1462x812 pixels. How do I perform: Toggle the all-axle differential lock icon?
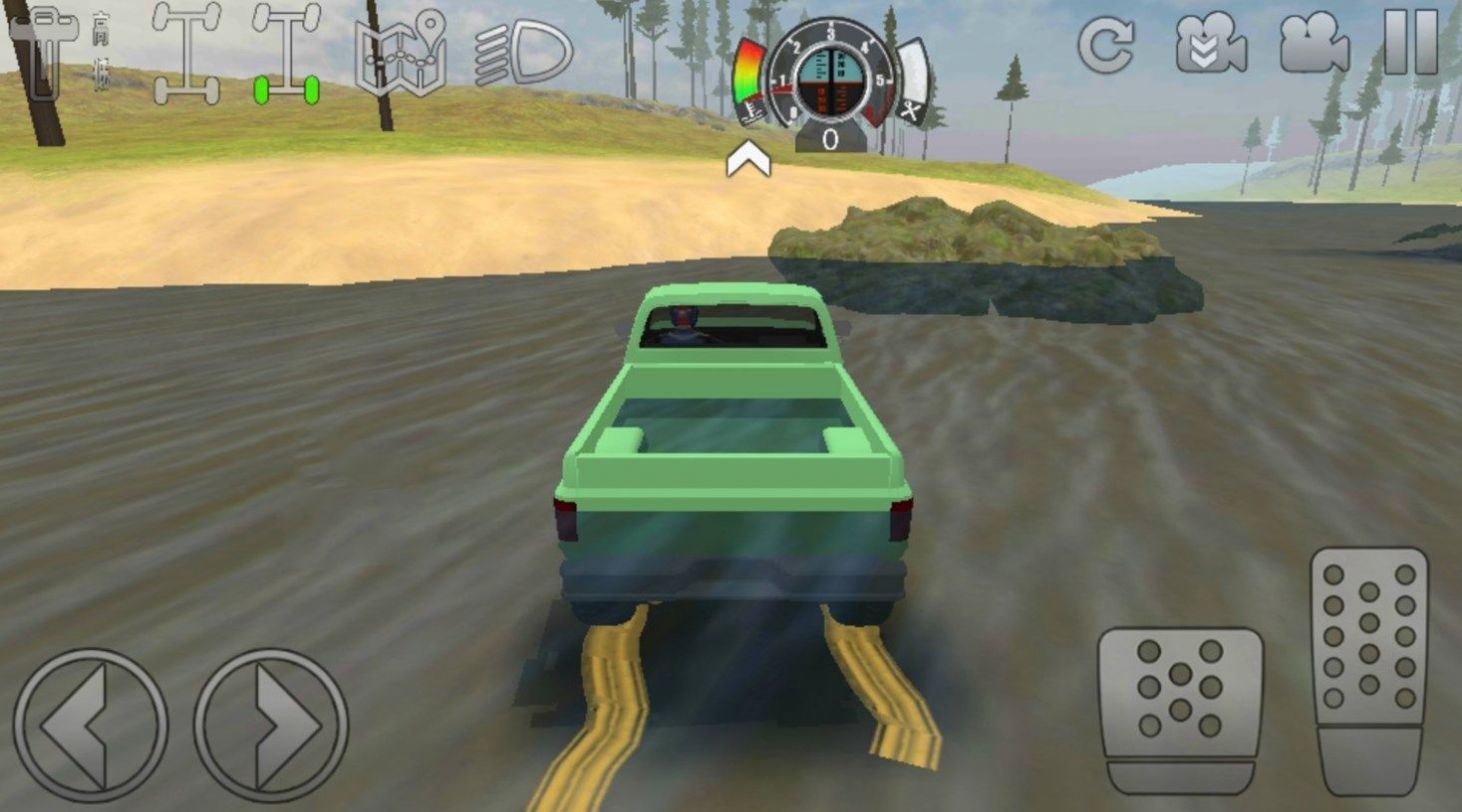pos(187,54)
